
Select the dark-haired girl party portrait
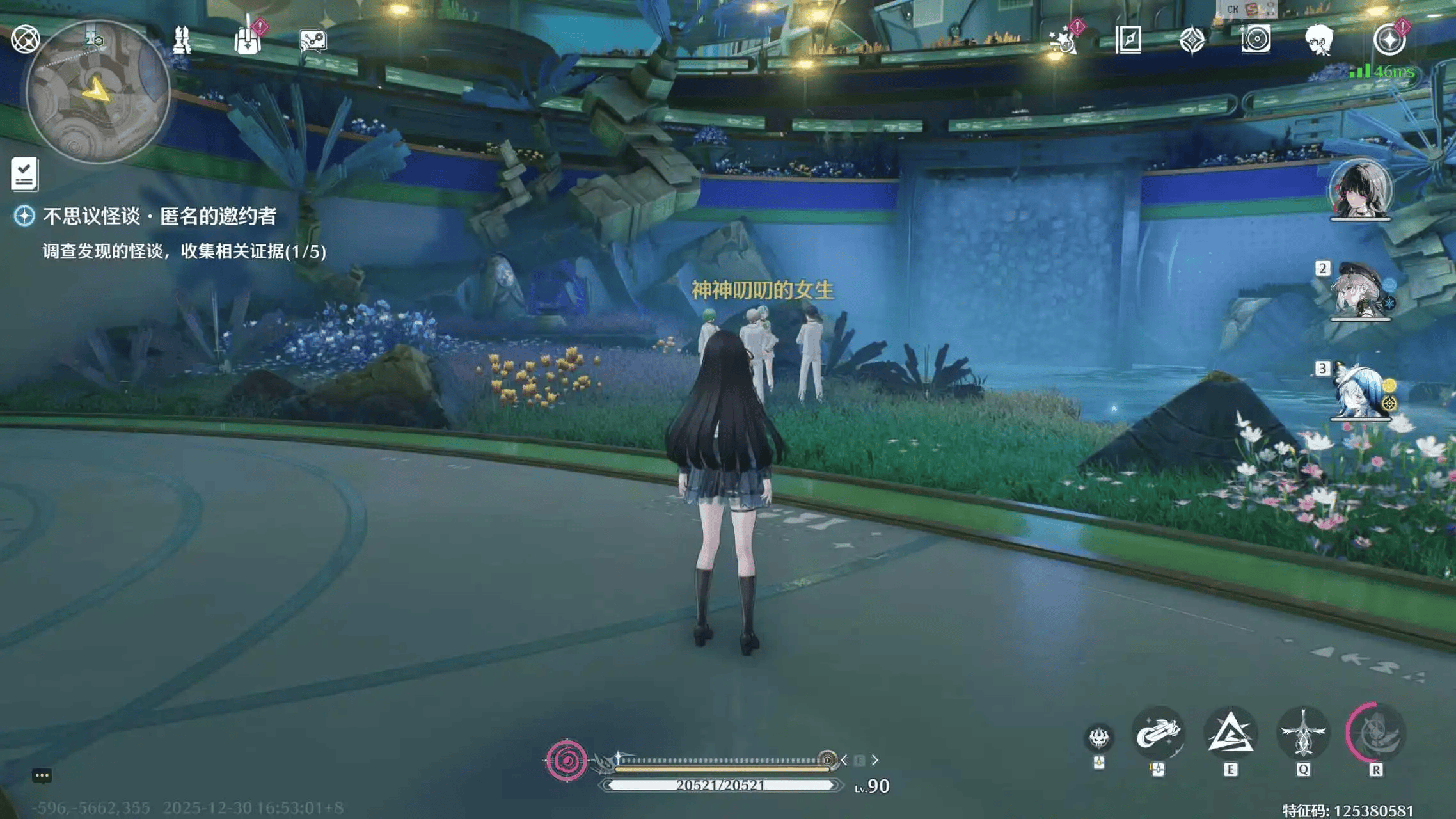click(x=1360, y=190)
